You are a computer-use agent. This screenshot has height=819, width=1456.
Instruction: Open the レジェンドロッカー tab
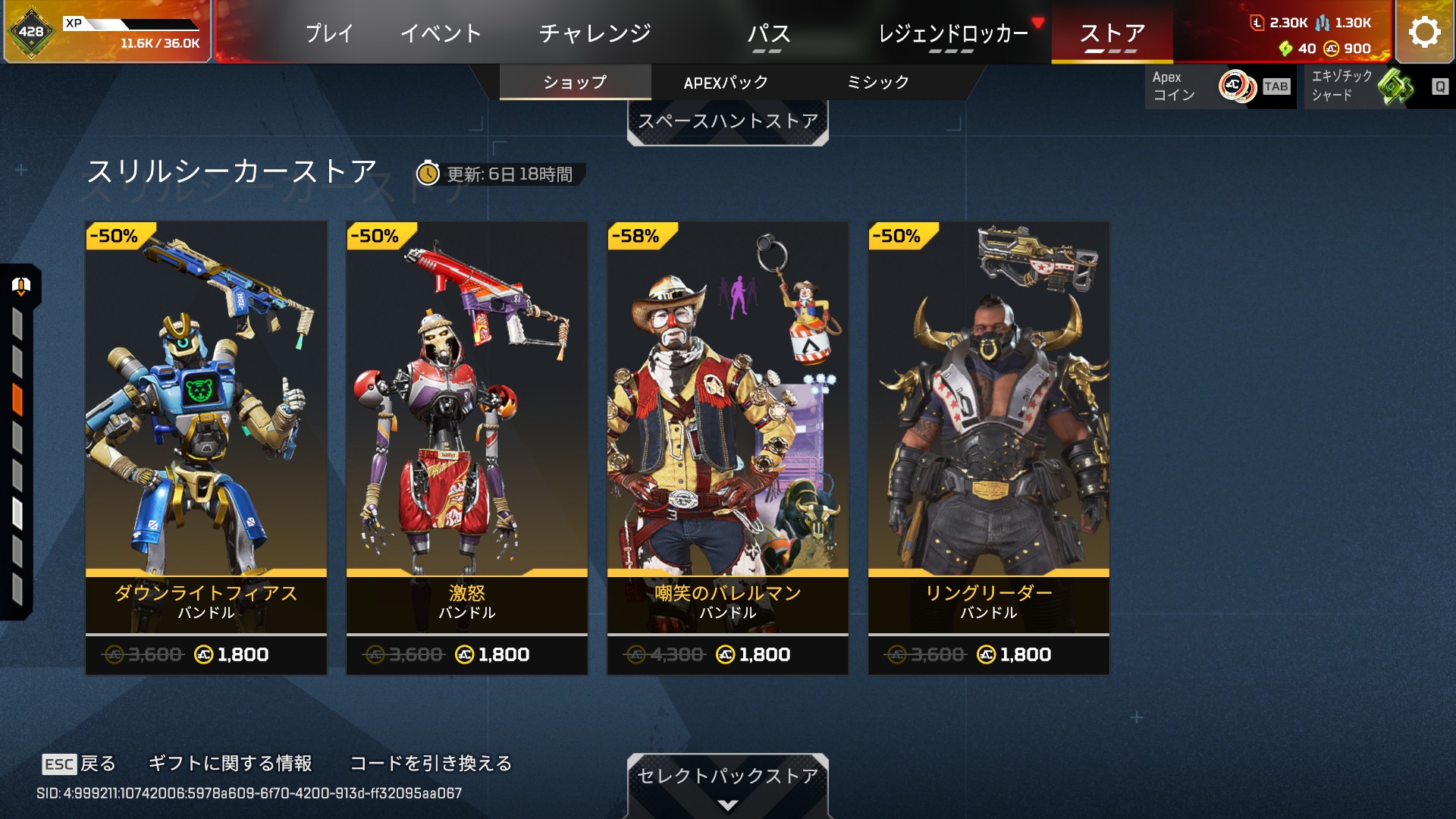point(952,33)
